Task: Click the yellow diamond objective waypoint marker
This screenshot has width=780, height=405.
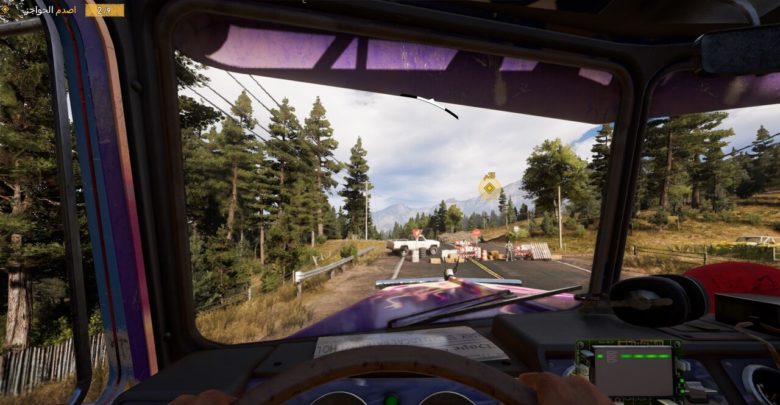Action: (x=489, y=185)
